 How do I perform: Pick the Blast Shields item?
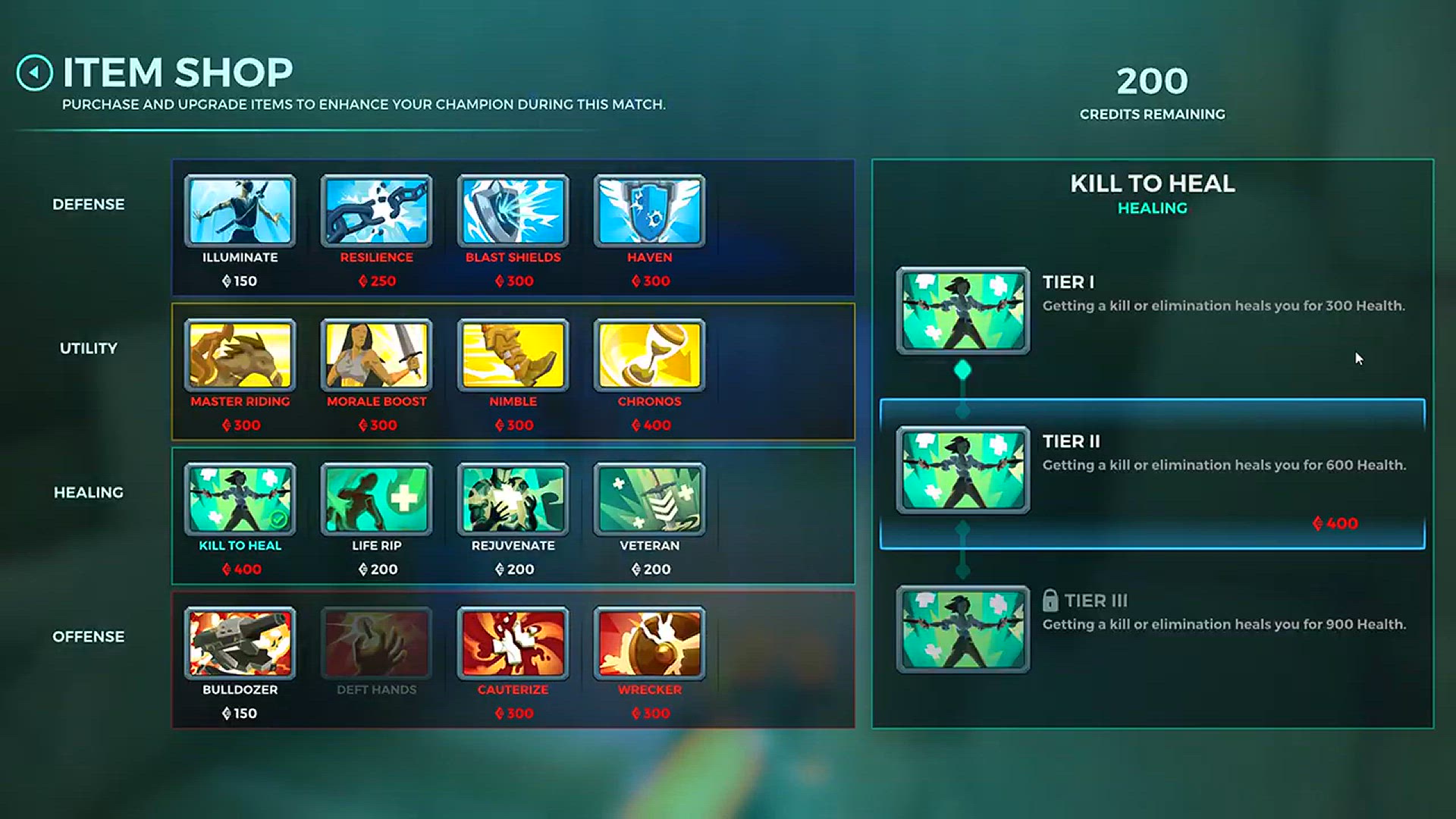point(513,212)
